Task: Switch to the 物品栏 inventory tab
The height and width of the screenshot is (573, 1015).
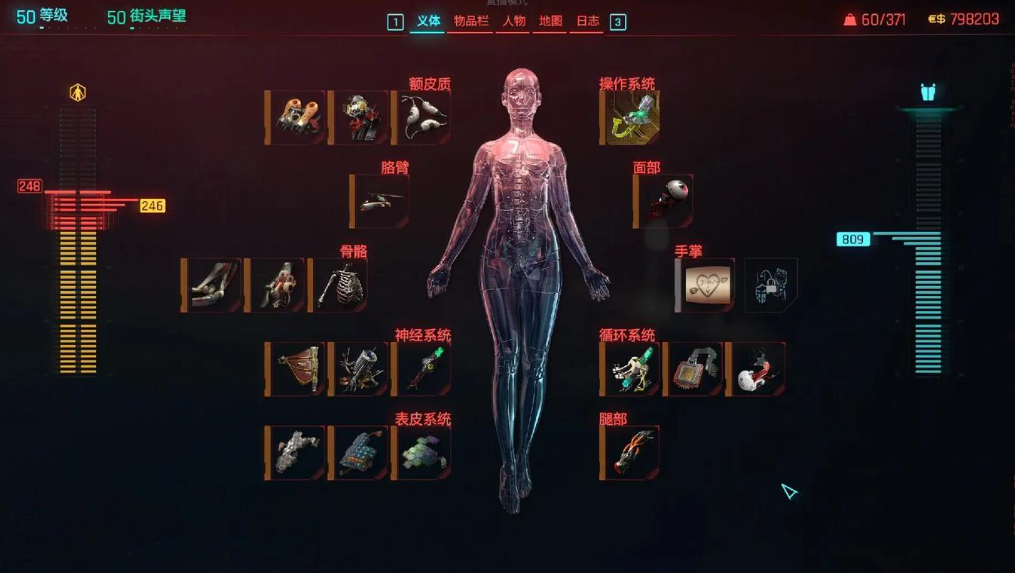Action: (471, 21)
